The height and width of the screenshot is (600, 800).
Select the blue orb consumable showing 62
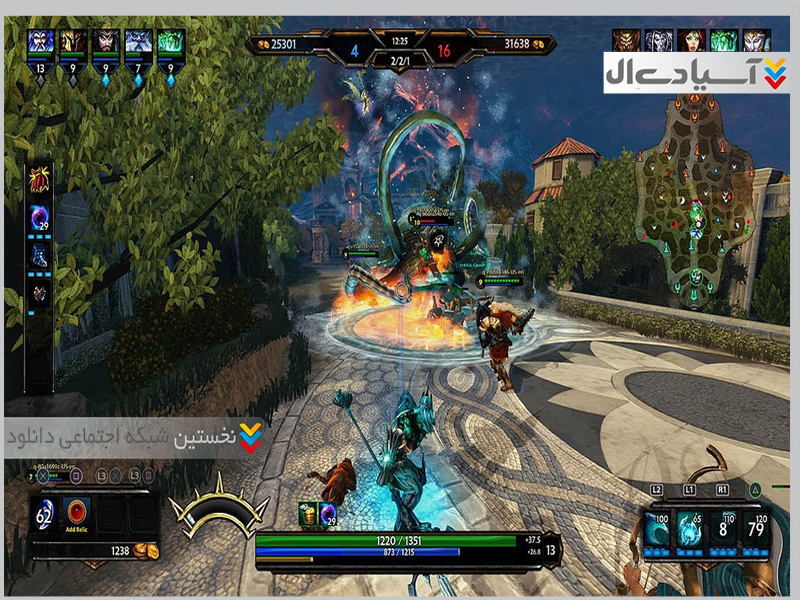pyautogui.click(x=46, y=514)
